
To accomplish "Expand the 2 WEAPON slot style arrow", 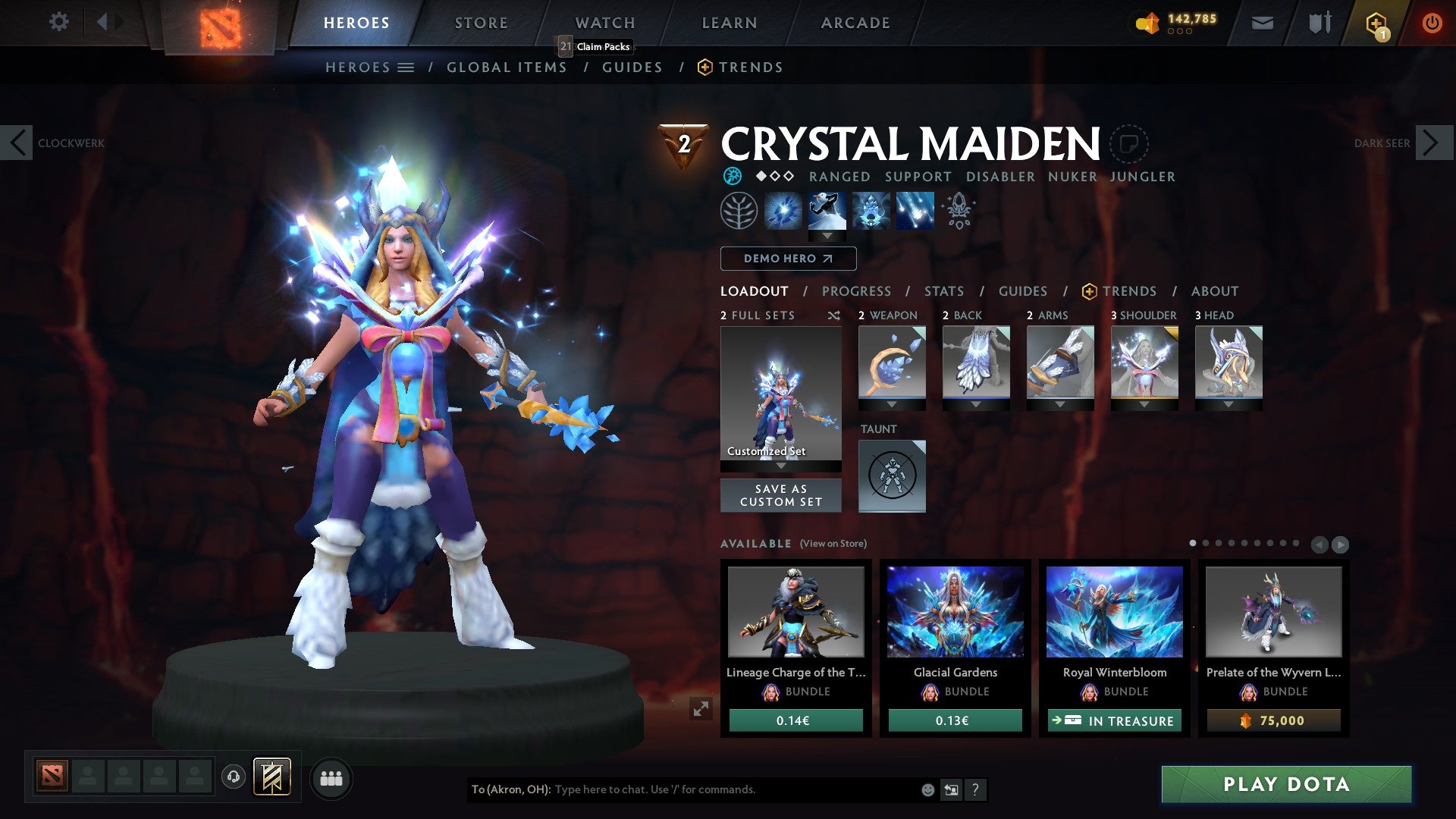I will point(892,404).
